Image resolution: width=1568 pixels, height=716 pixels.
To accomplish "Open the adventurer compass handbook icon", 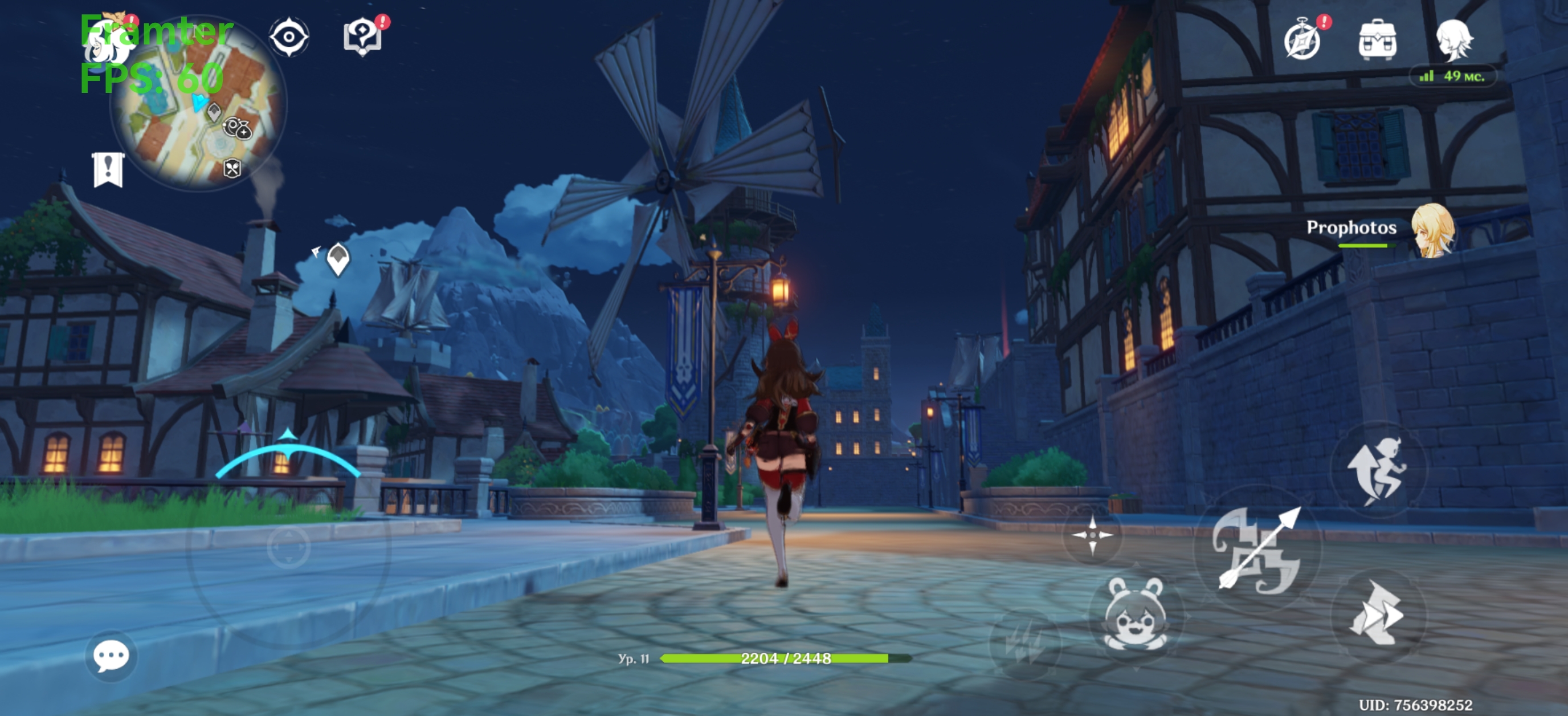I will (x=1302, y=40).
